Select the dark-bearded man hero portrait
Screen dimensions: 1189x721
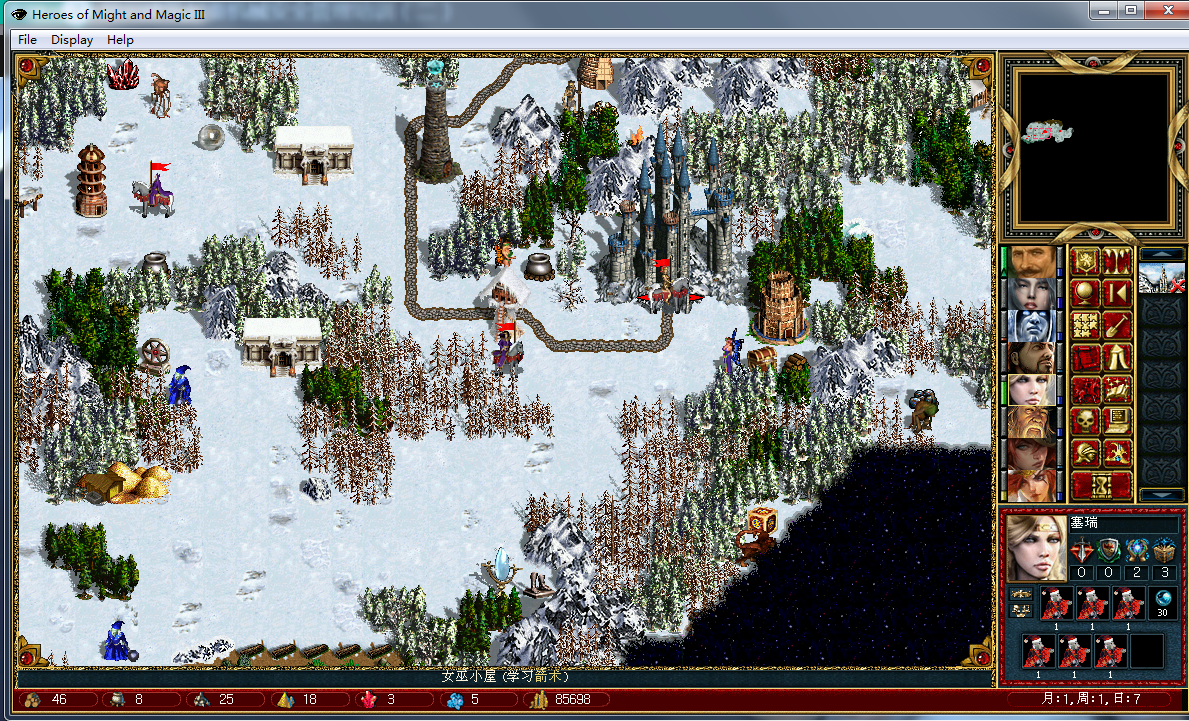[x=1033, y=358]
